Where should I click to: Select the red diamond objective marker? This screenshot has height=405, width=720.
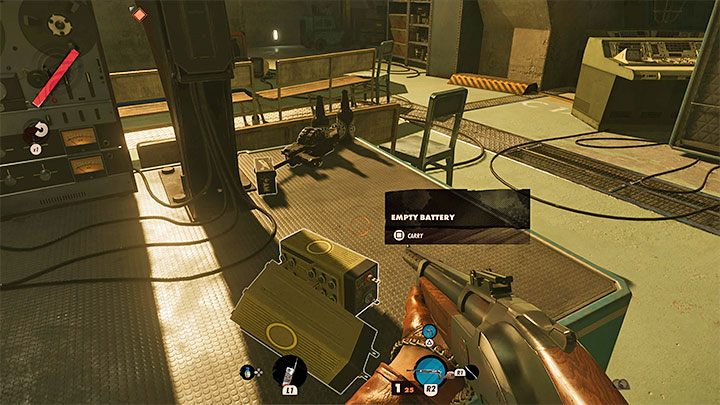[139, 14]
